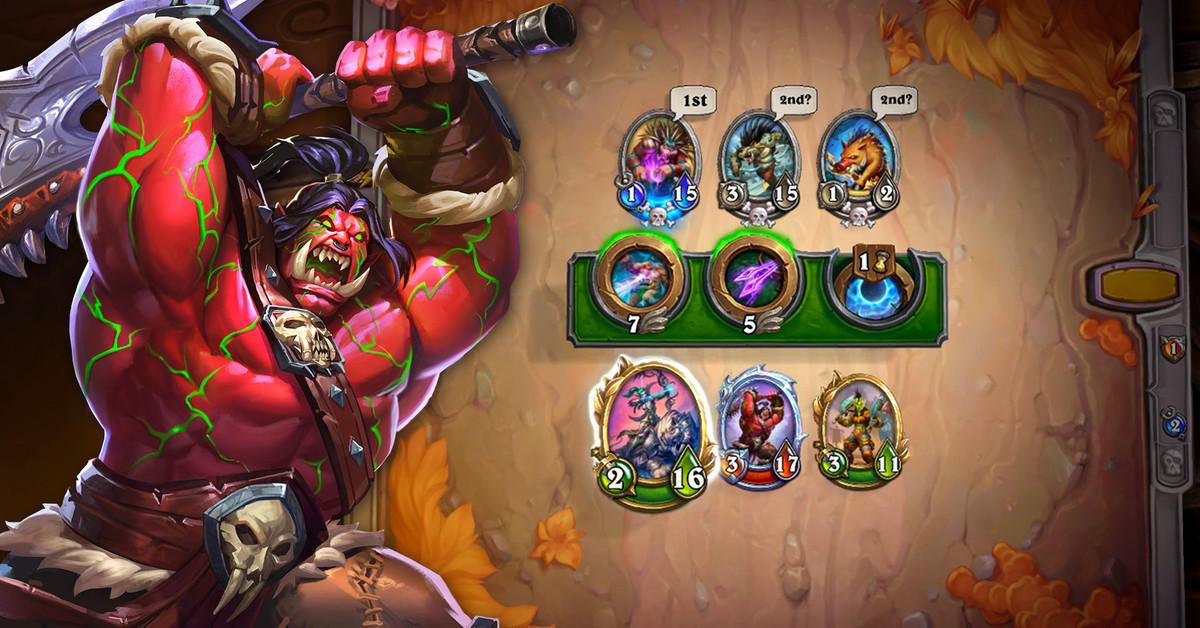Choose the purple arrows speed 5 ability
The image size is (1200, 628).
(x=752, y=279)
